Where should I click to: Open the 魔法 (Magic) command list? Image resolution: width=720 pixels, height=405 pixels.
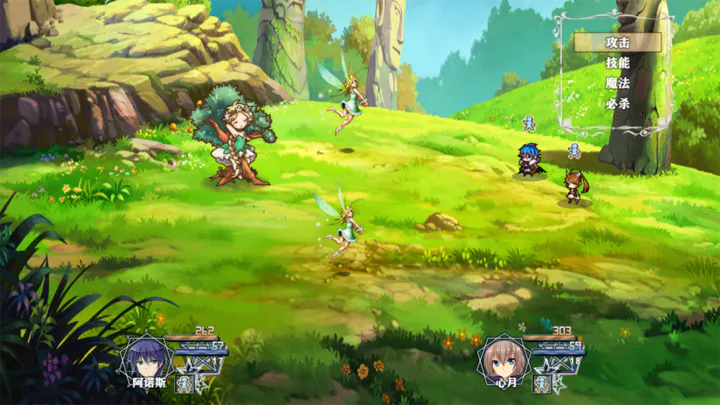(x=618, y=83)
